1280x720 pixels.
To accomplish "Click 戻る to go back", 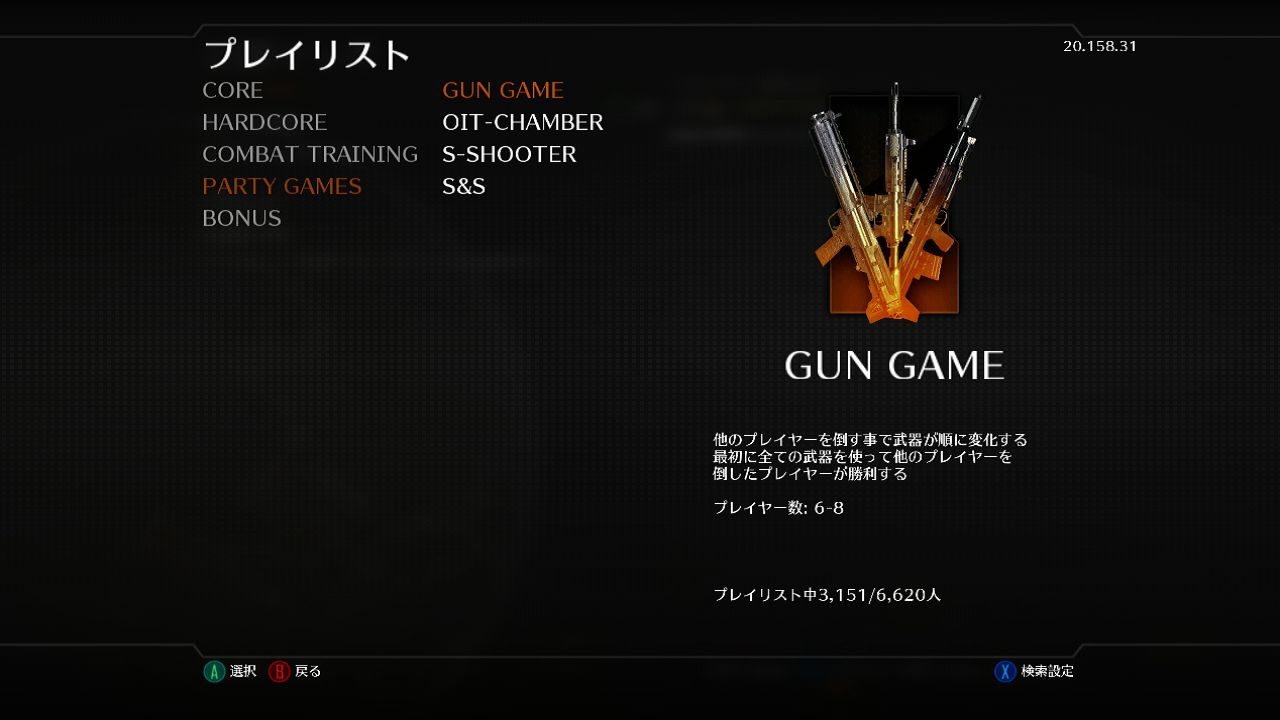I will [x=306, y=671].
